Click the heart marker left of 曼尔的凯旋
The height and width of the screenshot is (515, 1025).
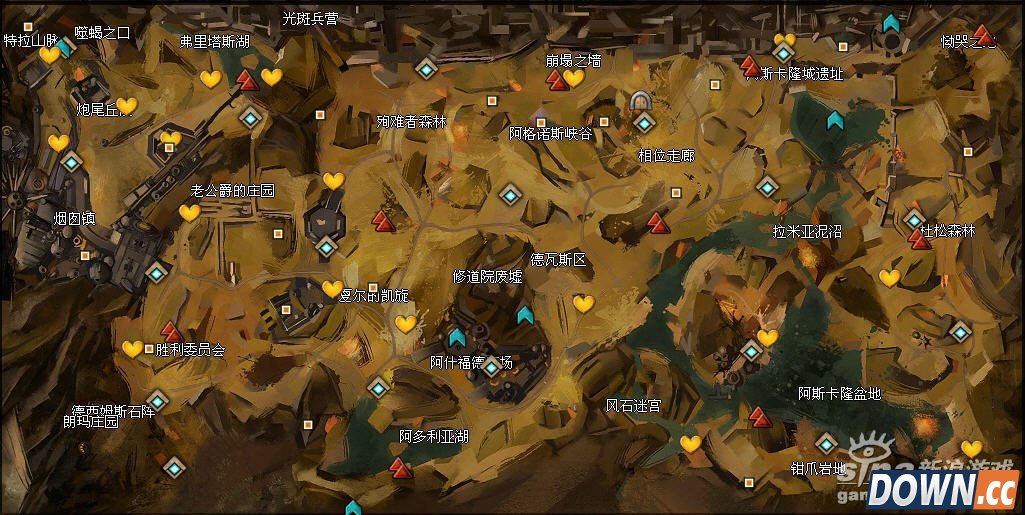click(332, 289)
